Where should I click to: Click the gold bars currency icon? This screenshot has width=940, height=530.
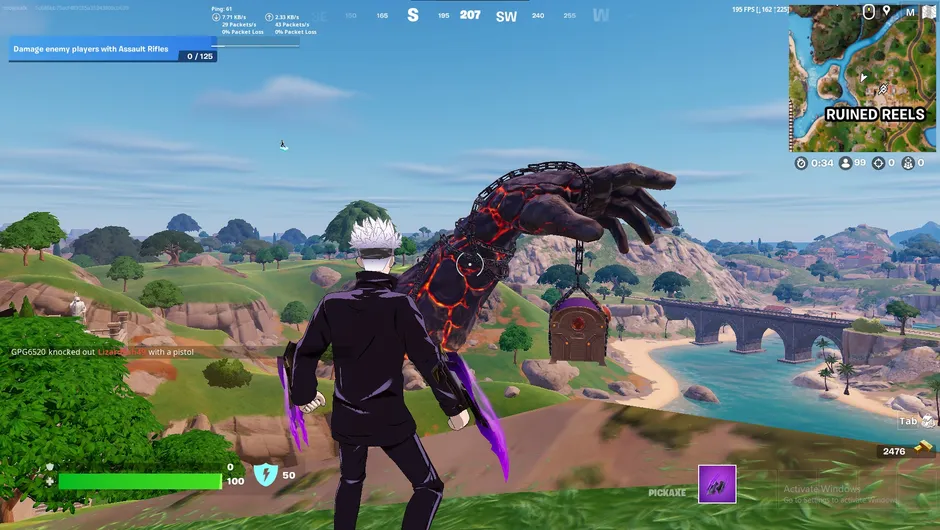pos(923,451)
